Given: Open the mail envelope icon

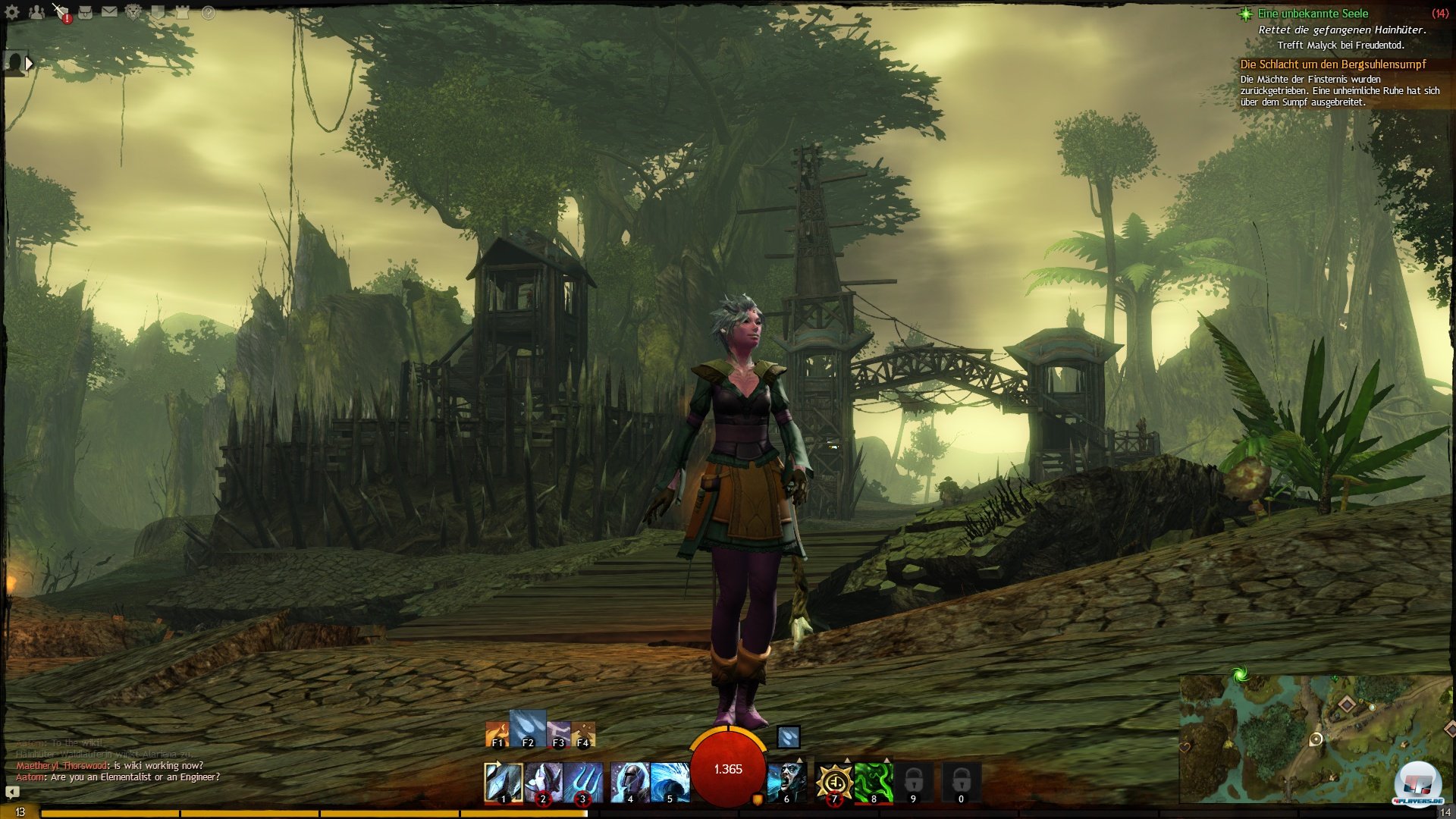Looking at the screenshot, I should pyautogui.click(x=110, y=12).
